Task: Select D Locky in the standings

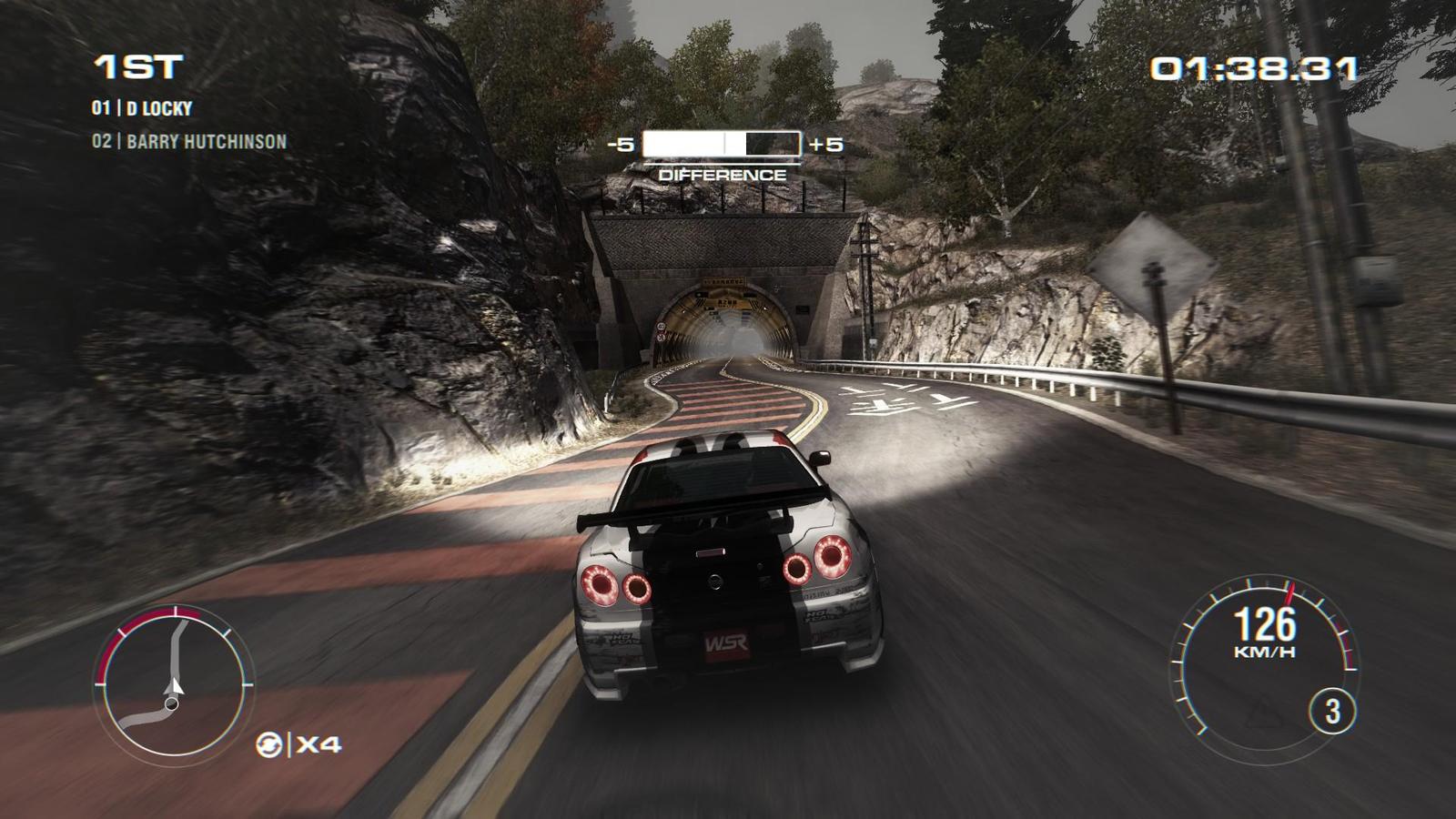Action: [143, 108]
